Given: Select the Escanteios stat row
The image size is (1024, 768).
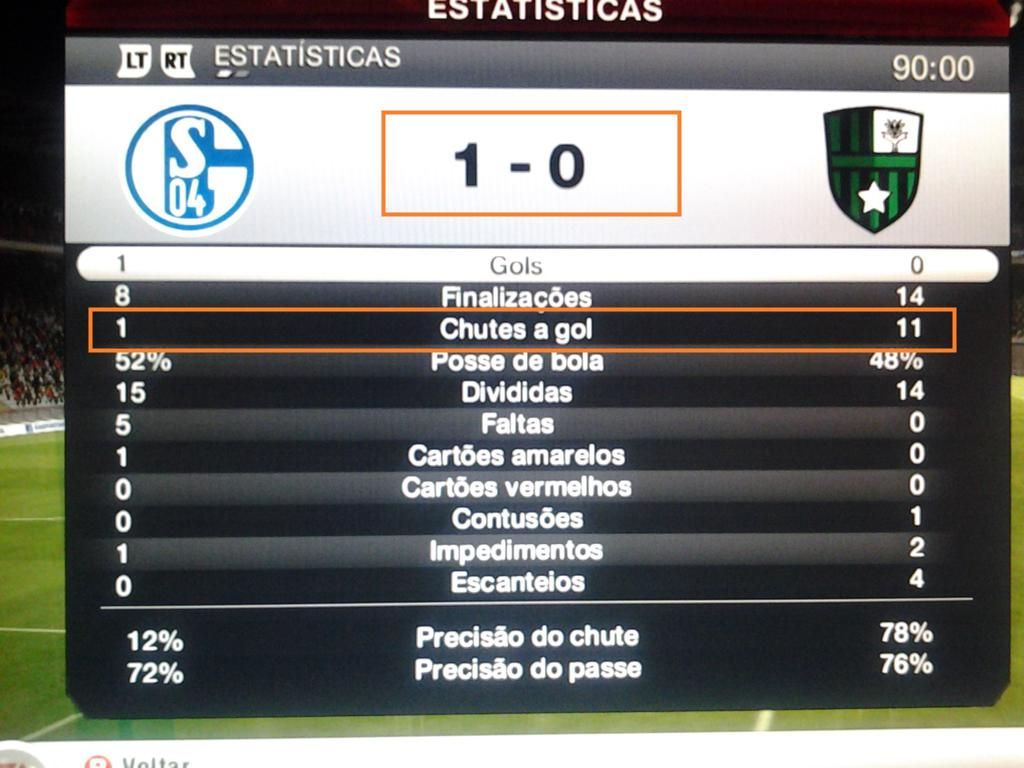Looking at the screenshot, I should (x=517, y=582).
